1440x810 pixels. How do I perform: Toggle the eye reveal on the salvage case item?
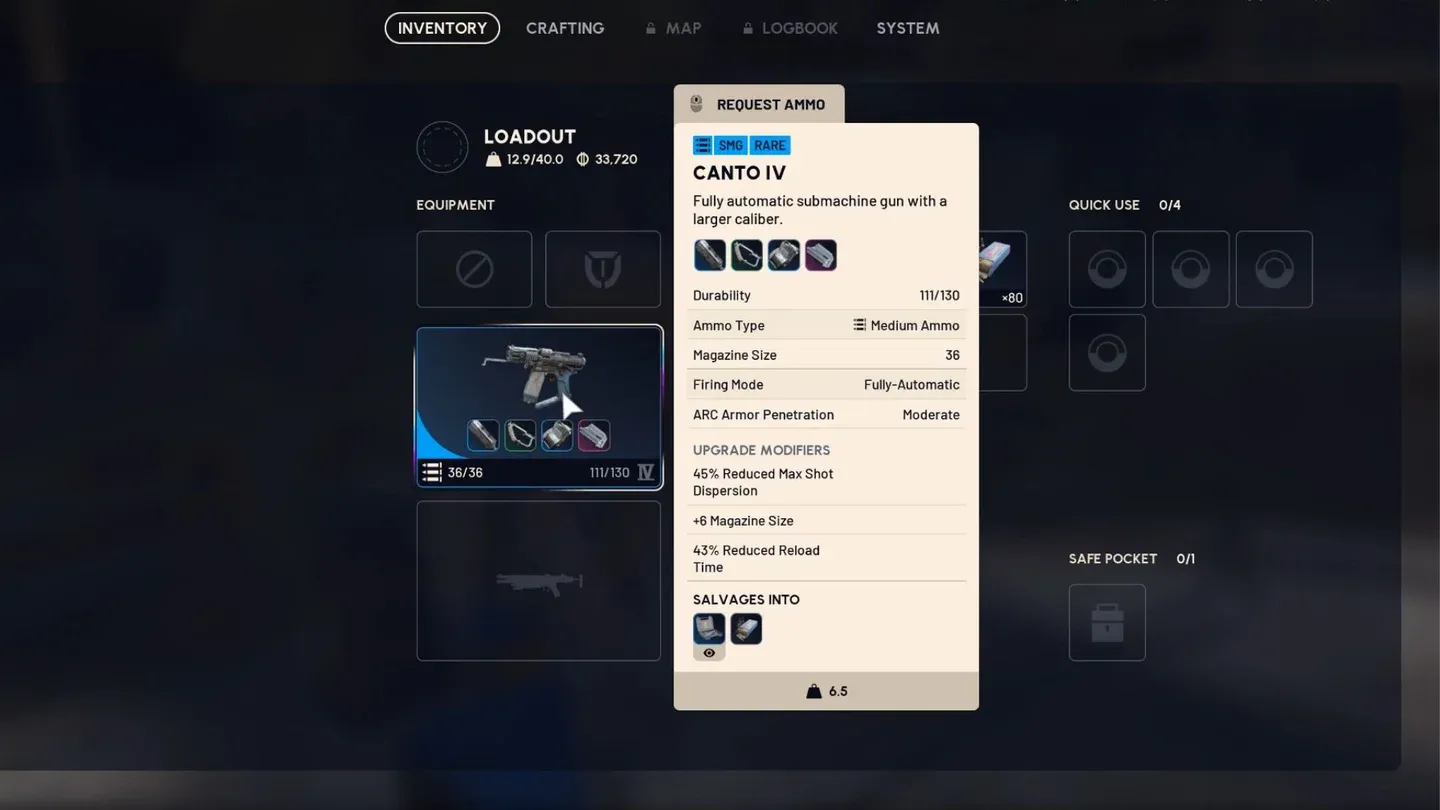[x=709, y=651]
